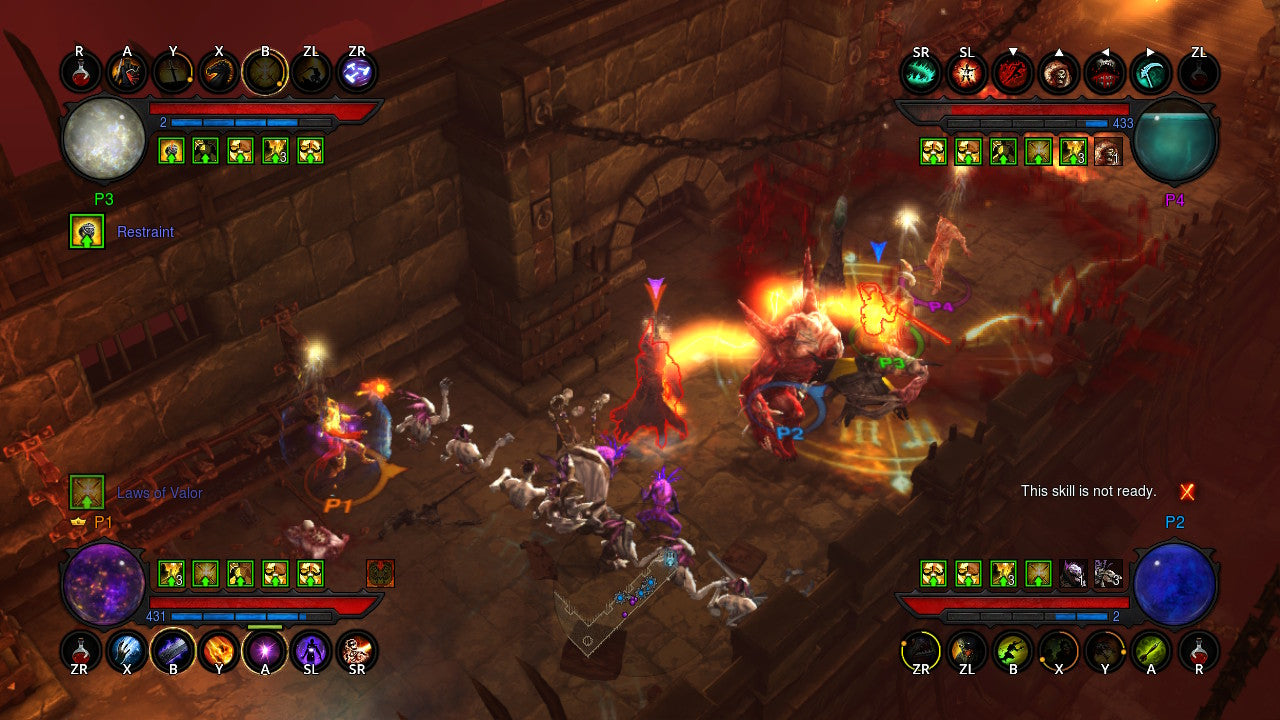Click the 'This skill is not ready' message

pyautogui.click(x=1089, y=491)
